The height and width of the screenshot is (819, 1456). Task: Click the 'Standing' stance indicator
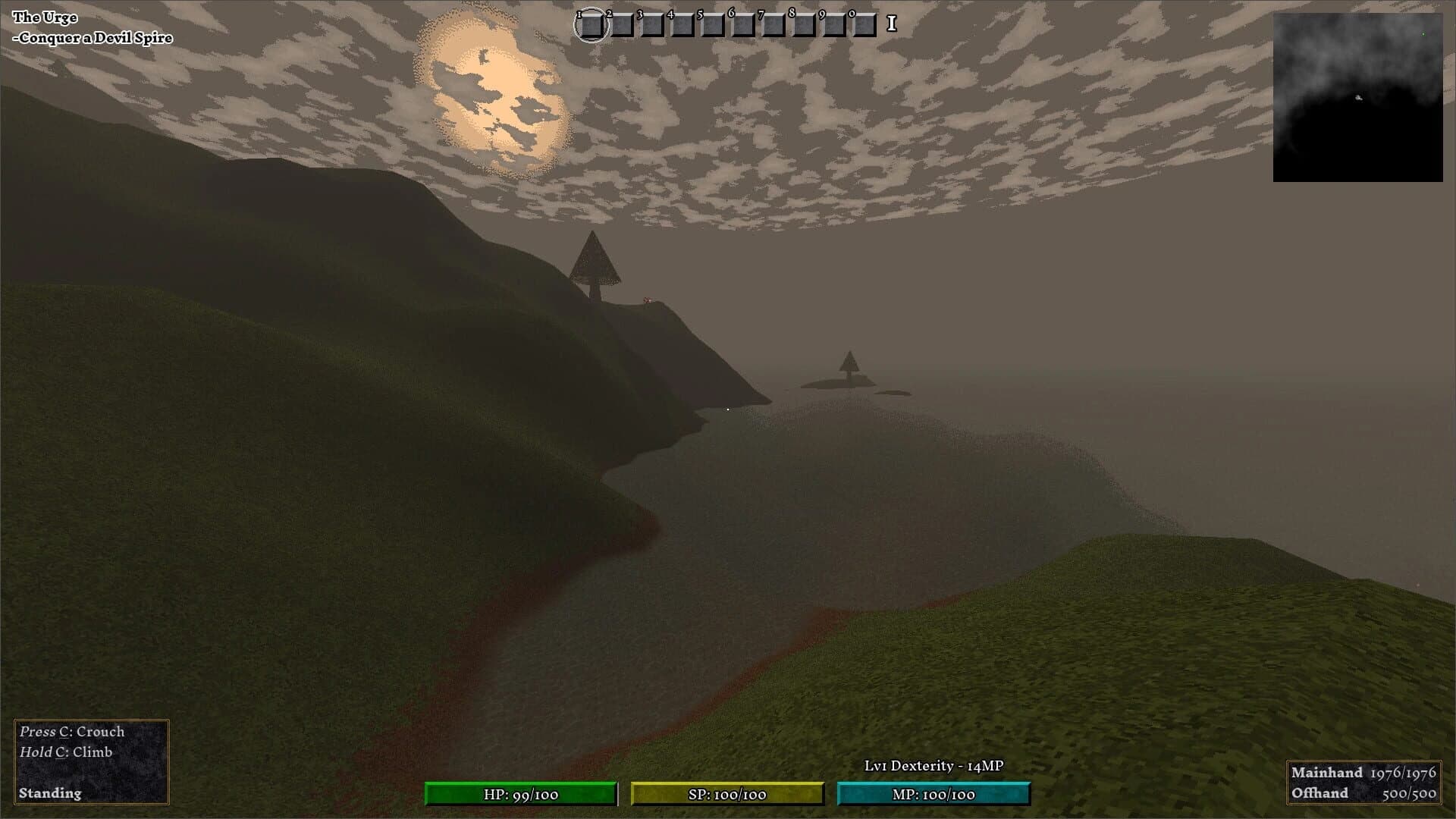[x=49, y=794]
